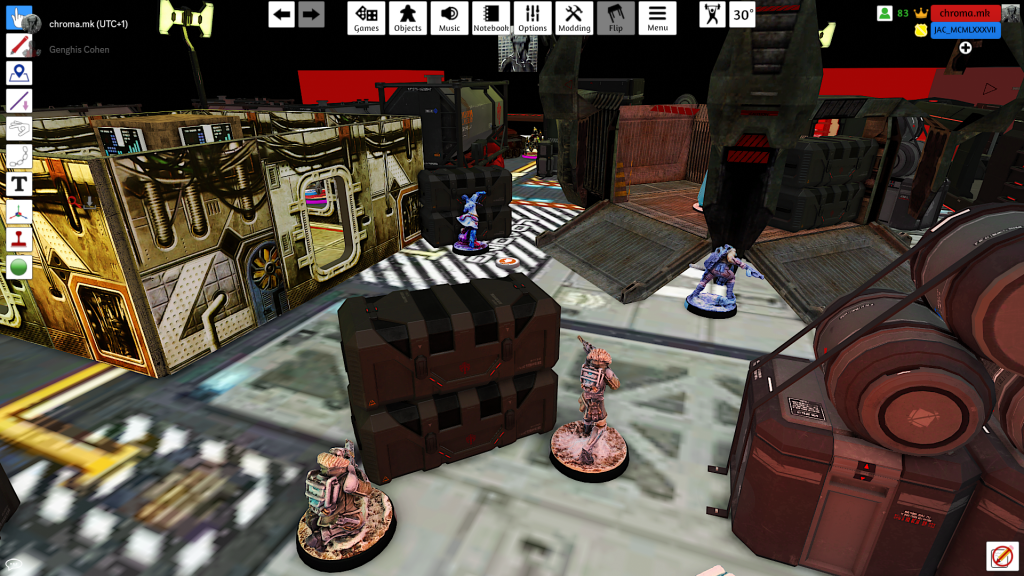Select the purple line measure tool
This screenshot has width=1024, height=576.
(19, 101)
